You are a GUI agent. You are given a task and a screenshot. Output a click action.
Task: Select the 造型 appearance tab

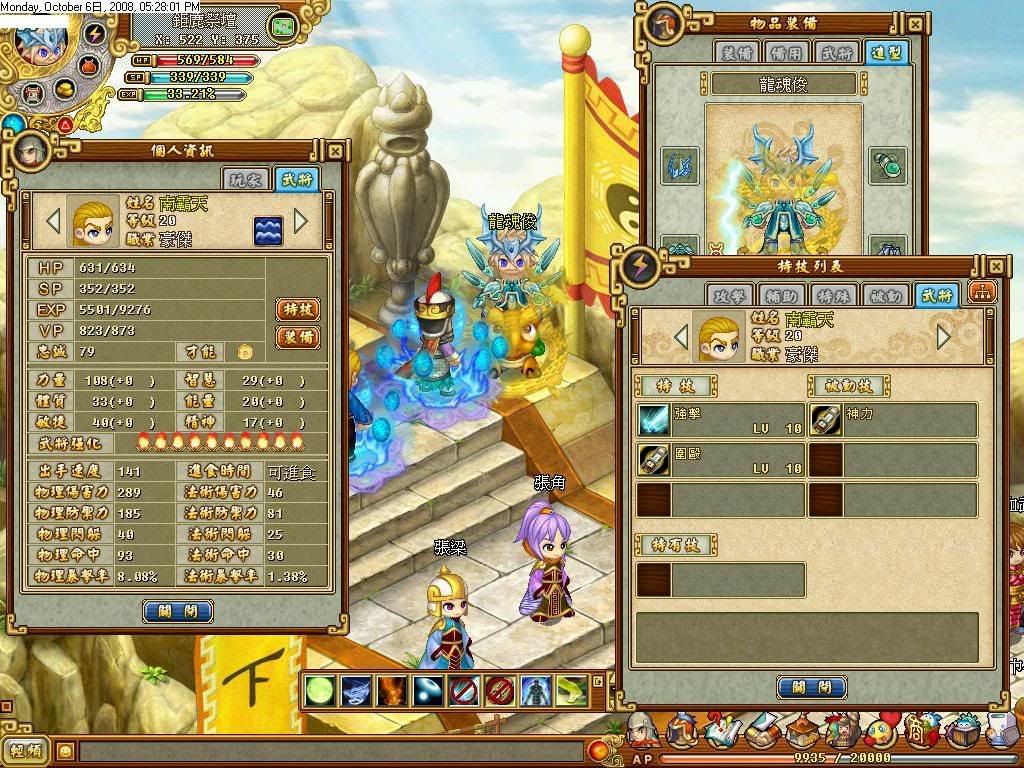[x=887, y=54]
